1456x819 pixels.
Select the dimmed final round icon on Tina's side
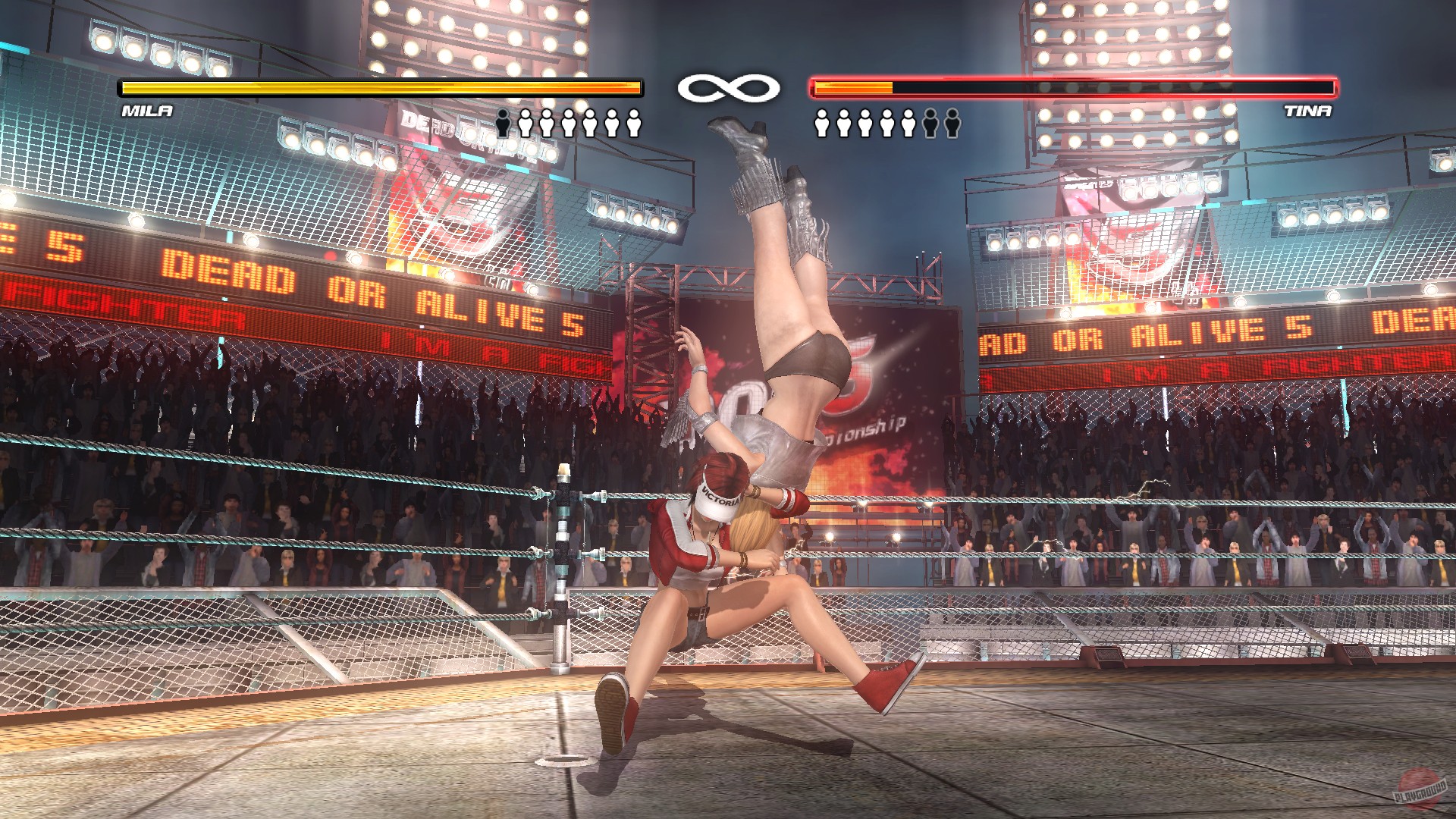952,123
